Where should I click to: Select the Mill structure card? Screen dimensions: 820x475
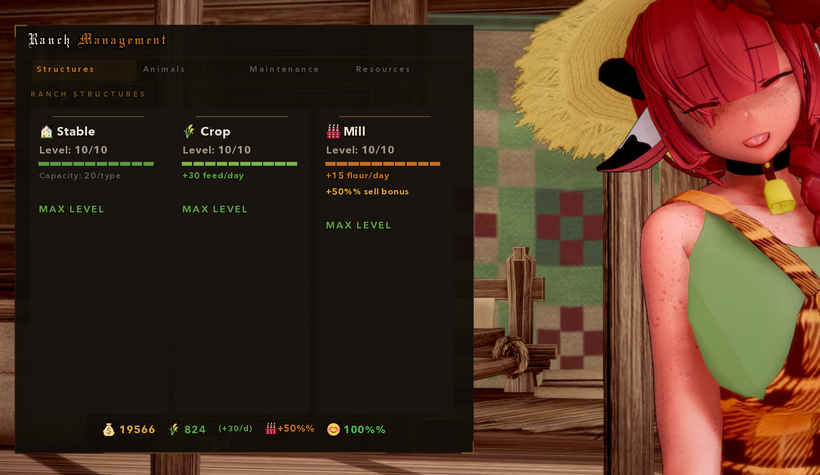pos(383,175)
